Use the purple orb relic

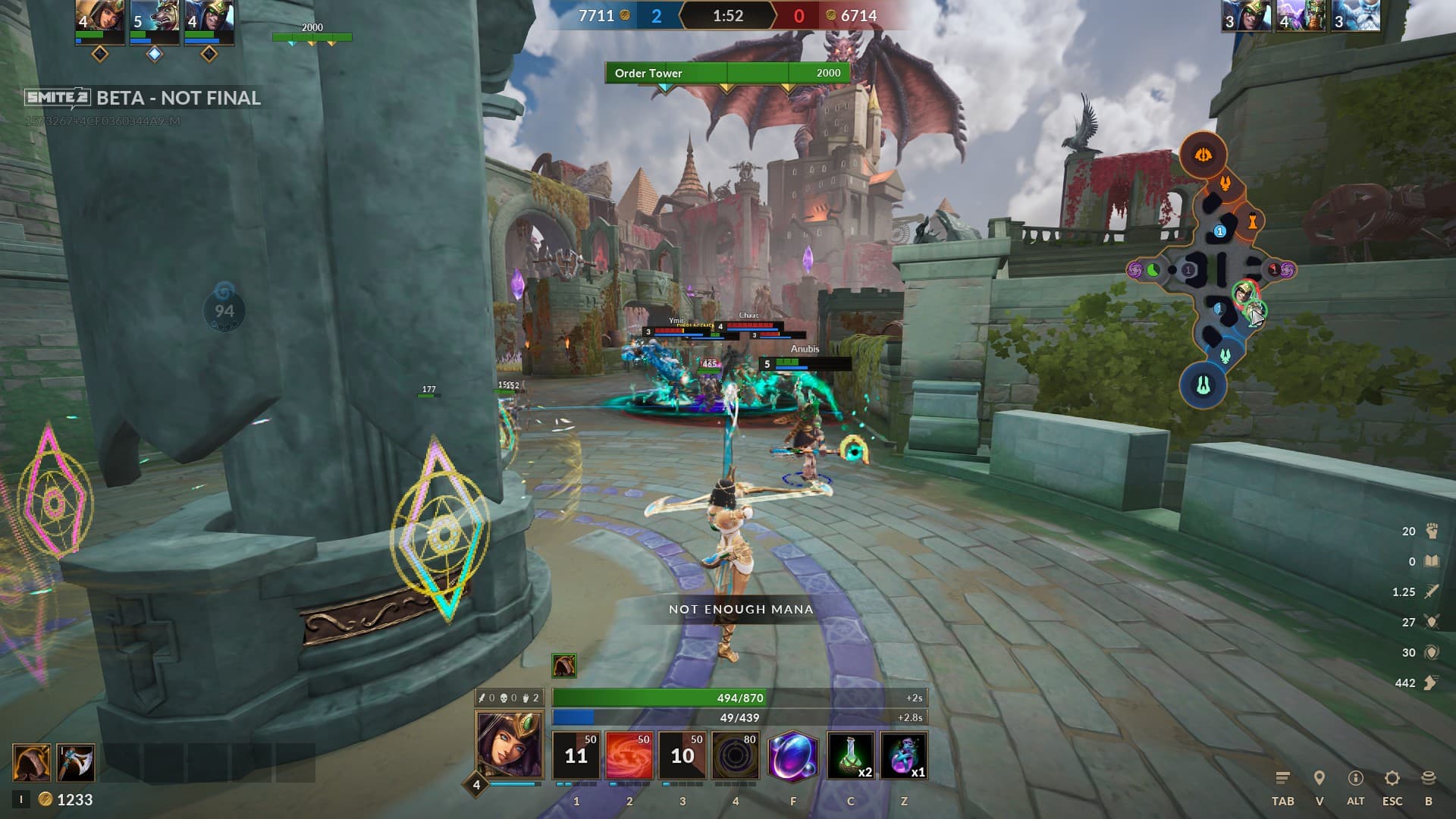click(793, 755)
